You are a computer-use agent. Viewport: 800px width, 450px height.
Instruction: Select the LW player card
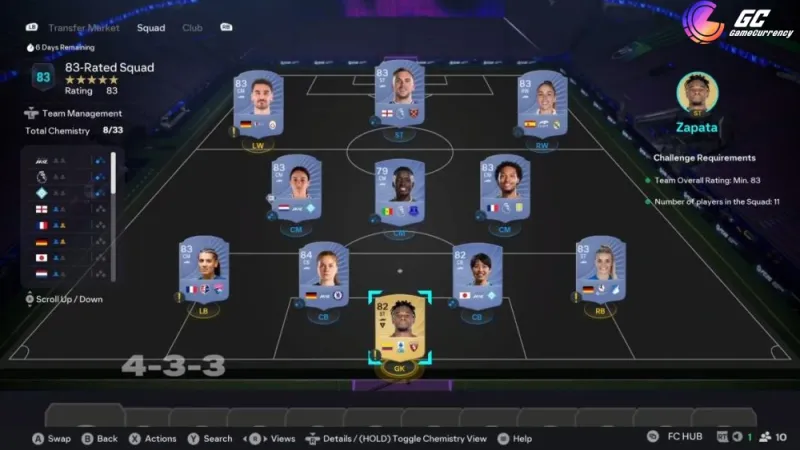258,104
